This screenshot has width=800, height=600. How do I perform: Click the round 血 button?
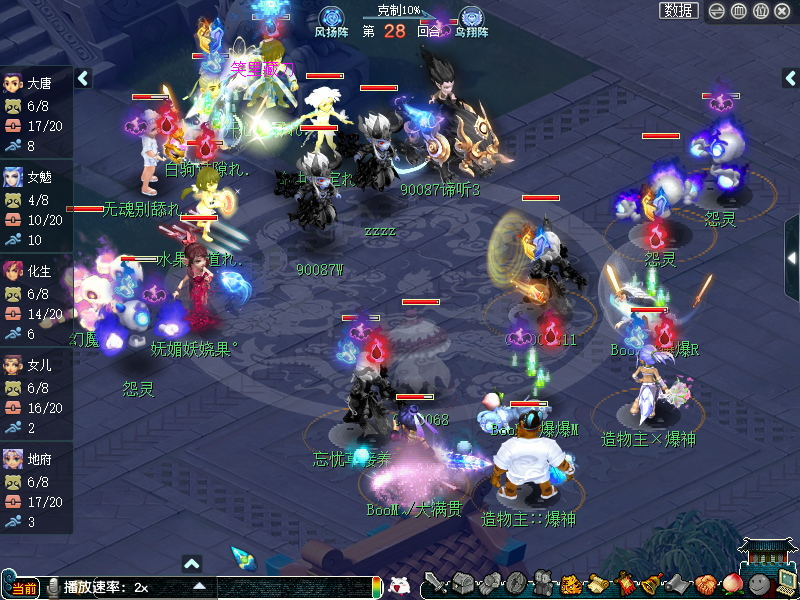click(x=739, y=11)
